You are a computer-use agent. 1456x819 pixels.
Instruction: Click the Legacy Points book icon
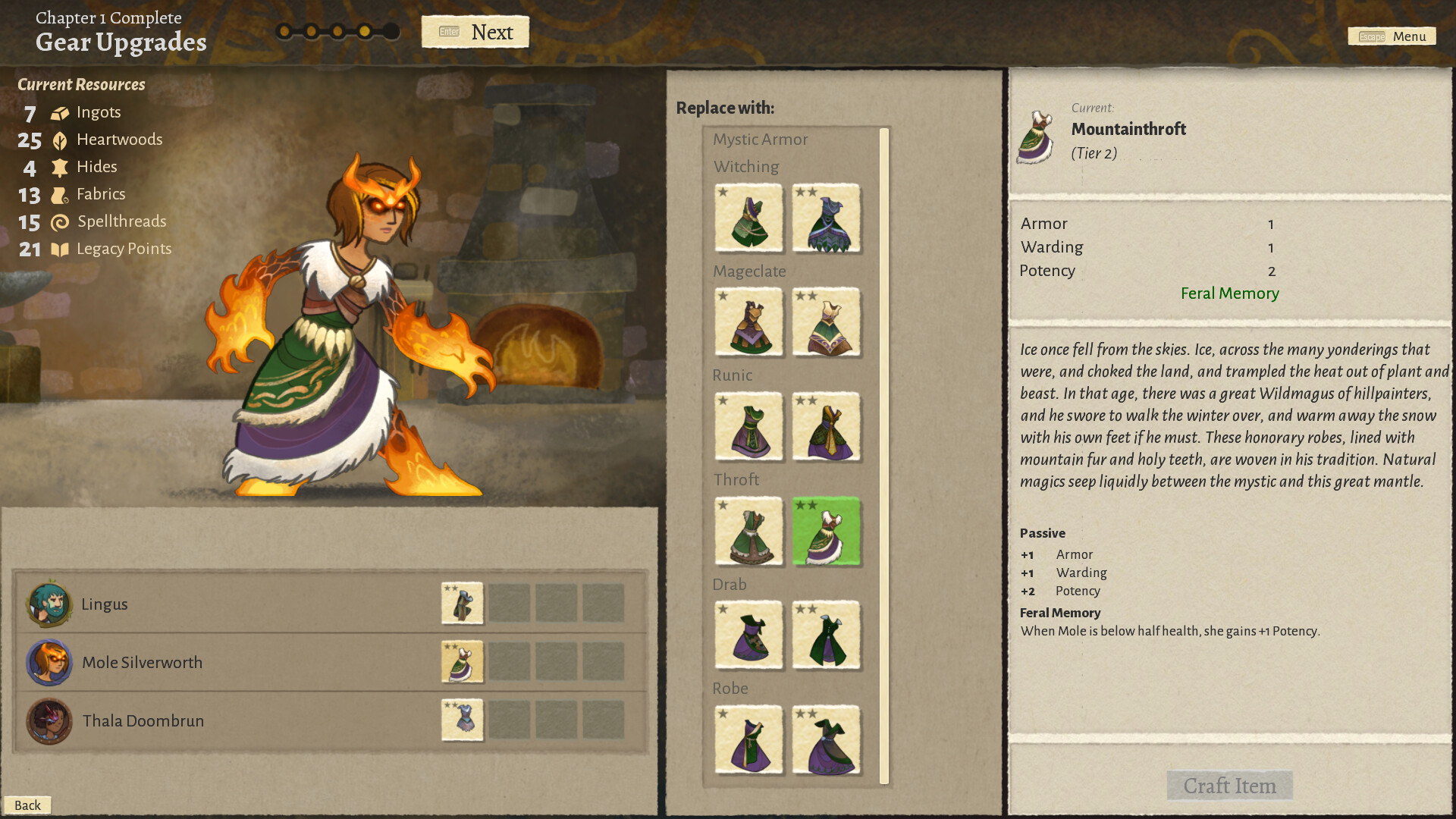click(59, 249)
